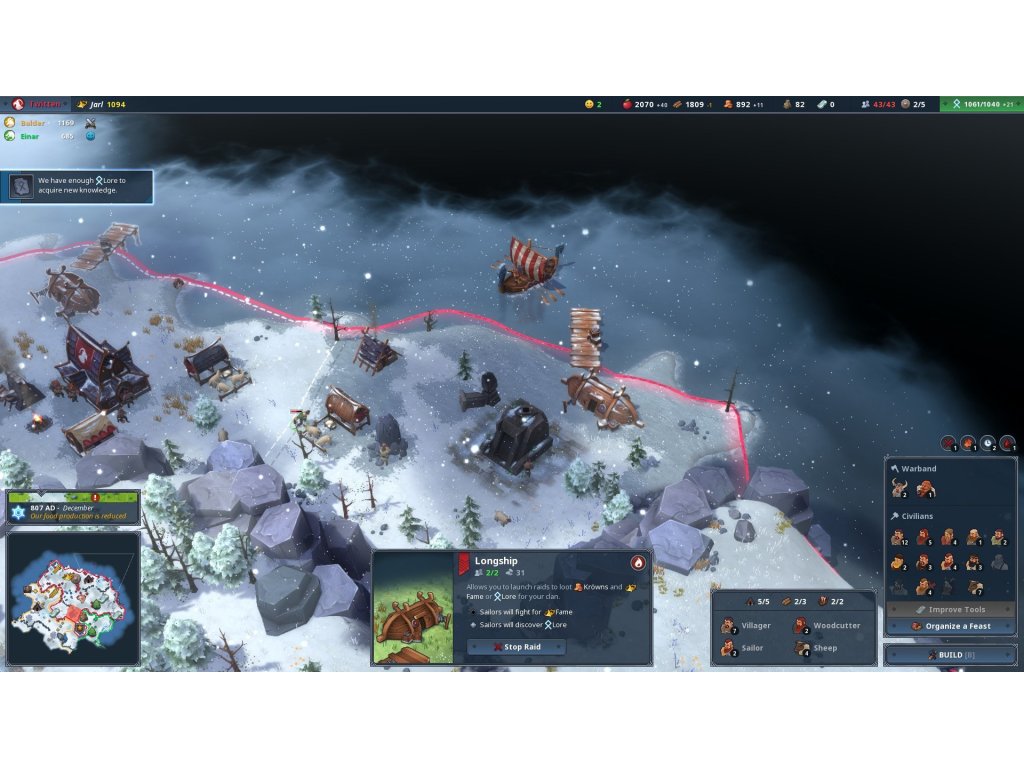The width and height of the screenshot is (1024, 768).
Task: Select the Villager unit entry
Action: coord(746,626)
